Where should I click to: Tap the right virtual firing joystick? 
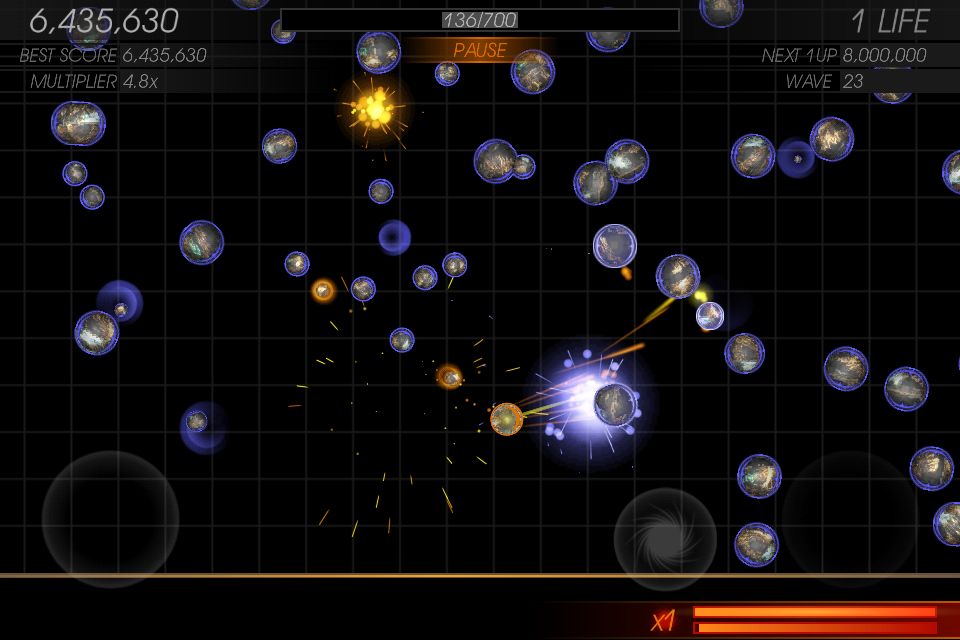click(848, 516)
